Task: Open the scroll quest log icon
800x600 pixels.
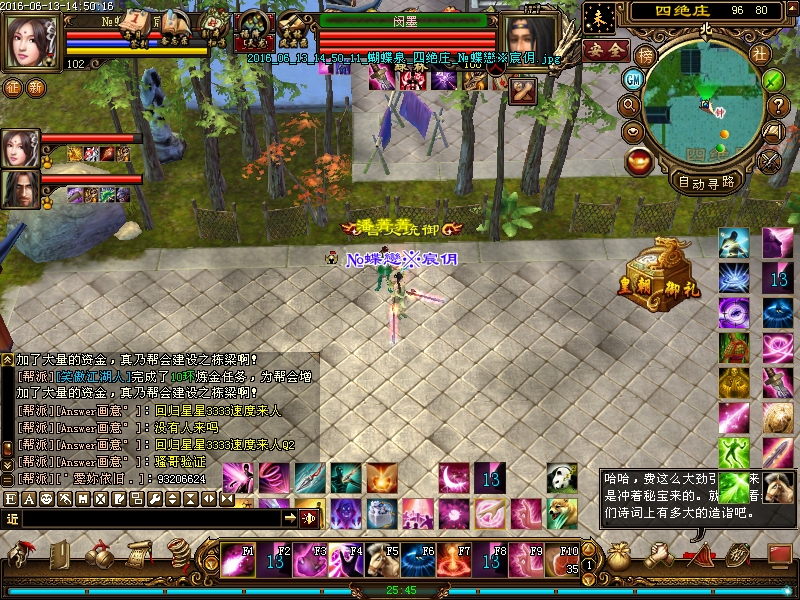Action: [x=138, y=553]
